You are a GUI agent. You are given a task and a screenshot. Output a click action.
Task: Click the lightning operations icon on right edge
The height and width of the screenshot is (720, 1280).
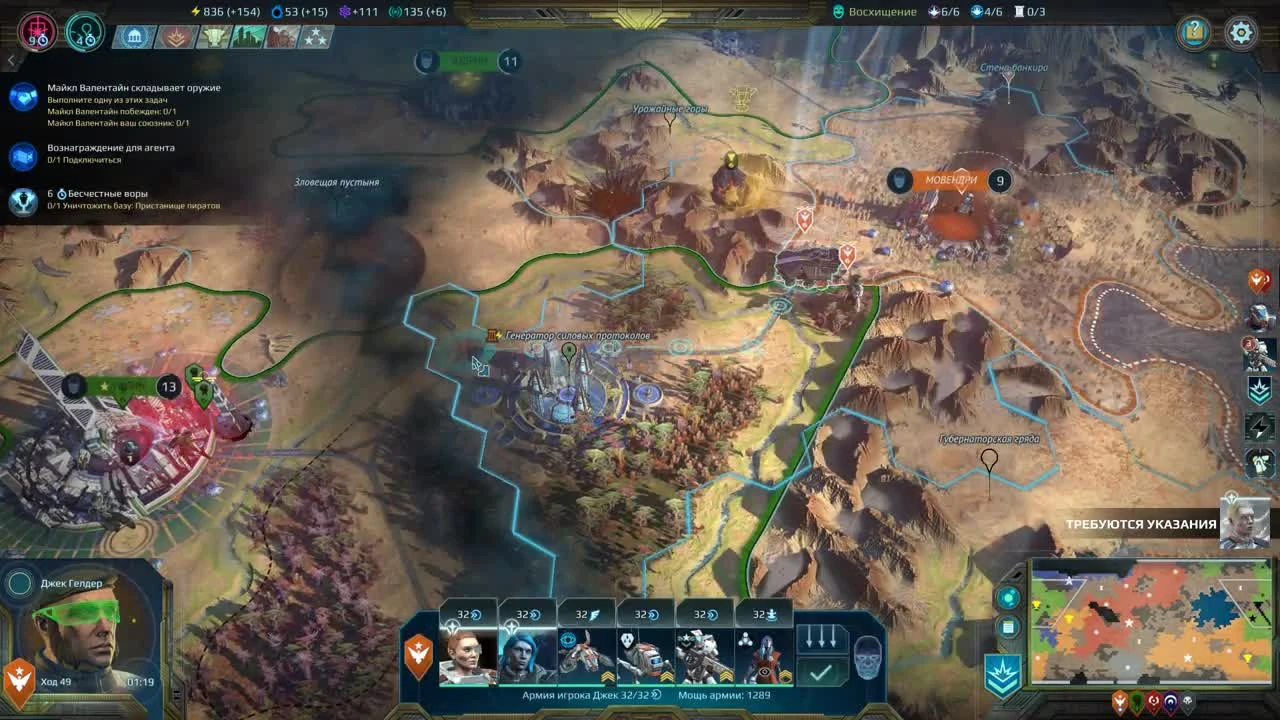[x=1258, y=429]
